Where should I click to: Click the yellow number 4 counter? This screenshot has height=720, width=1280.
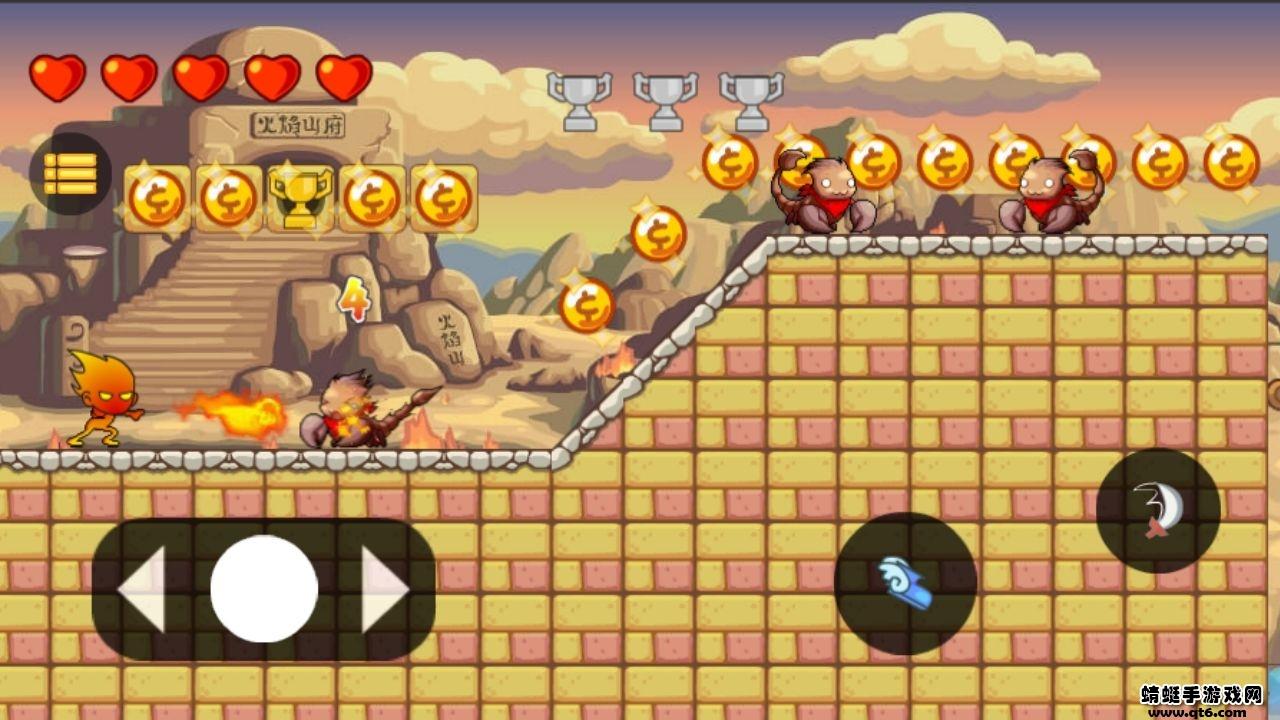[356, 298]
